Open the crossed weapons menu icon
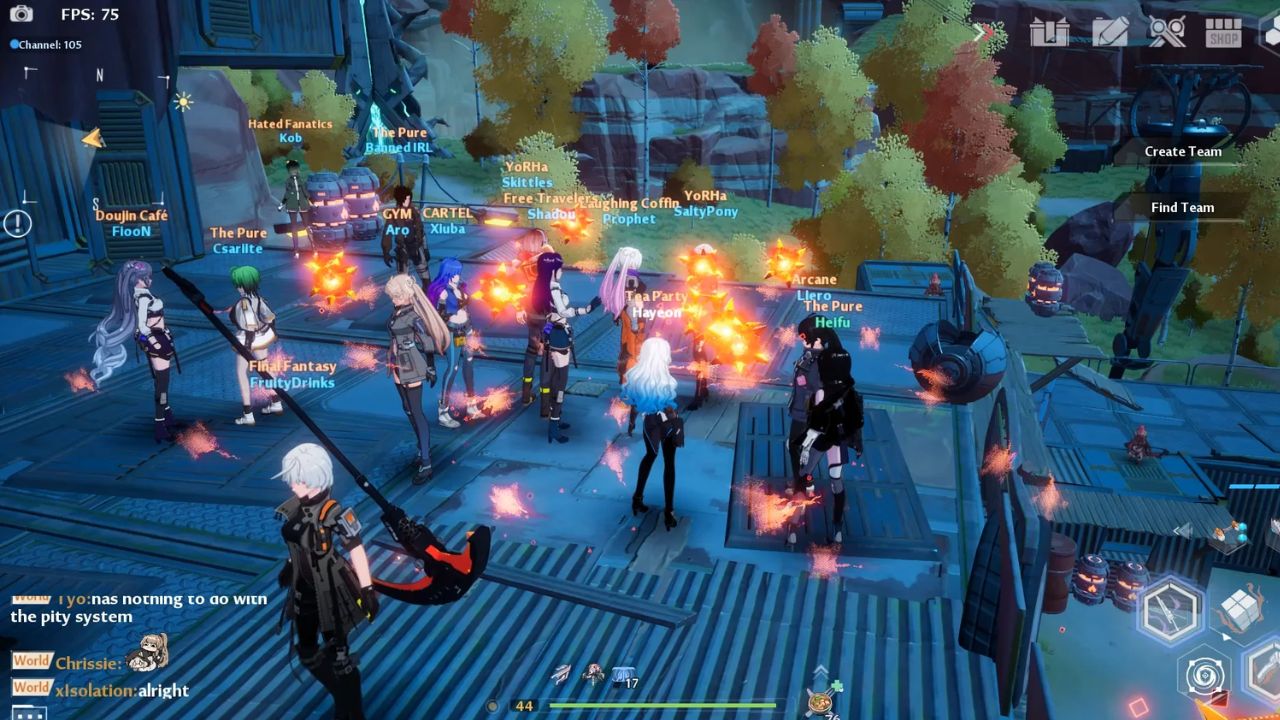The height and width of the screenshot is (720, 1280). [1166, 32]
